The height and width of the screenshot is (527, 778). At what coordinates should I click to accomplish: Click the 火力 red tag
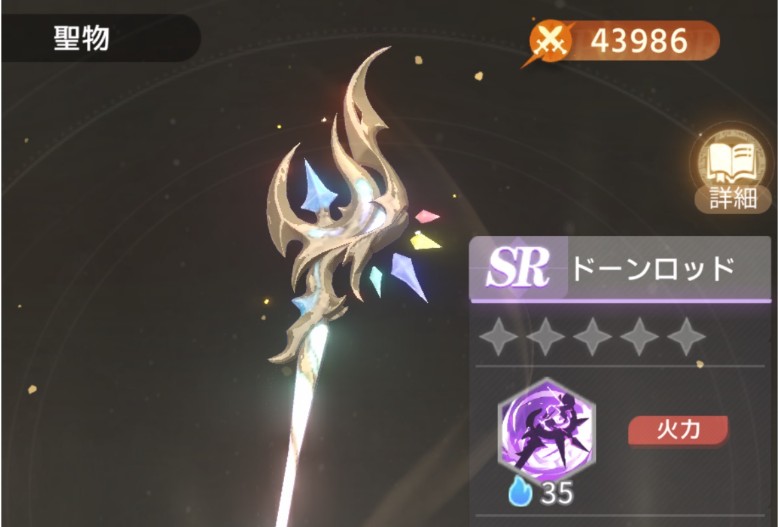[x=677, y=430]
